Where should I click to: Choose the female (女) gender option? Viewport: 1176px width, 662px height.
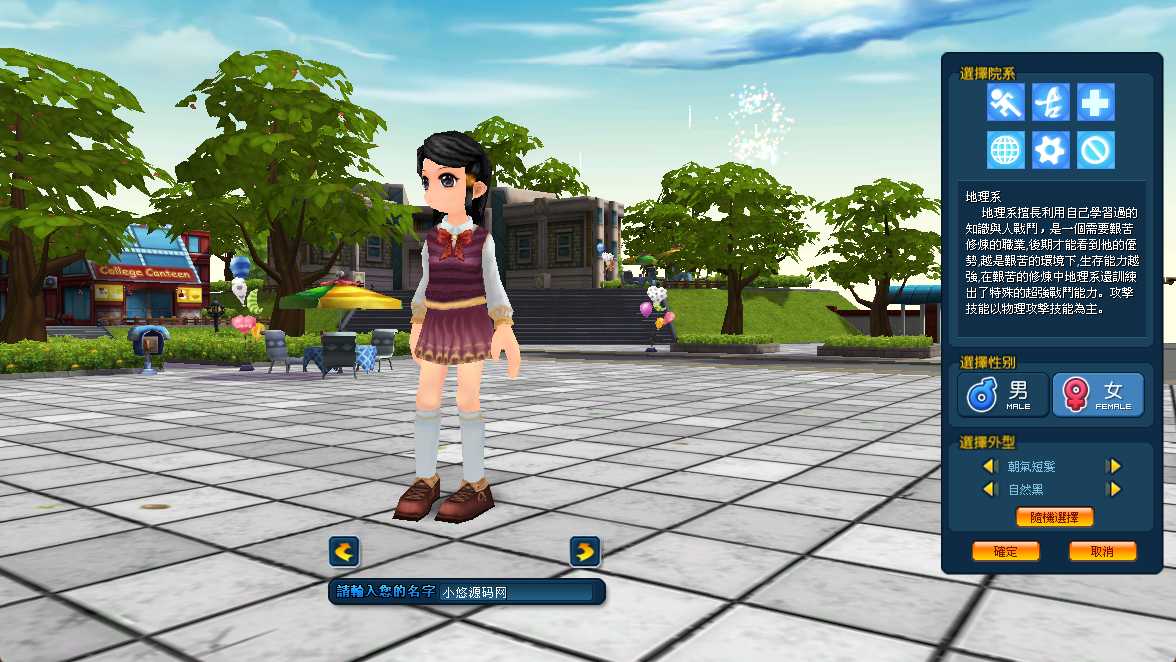click(1098, 394)
